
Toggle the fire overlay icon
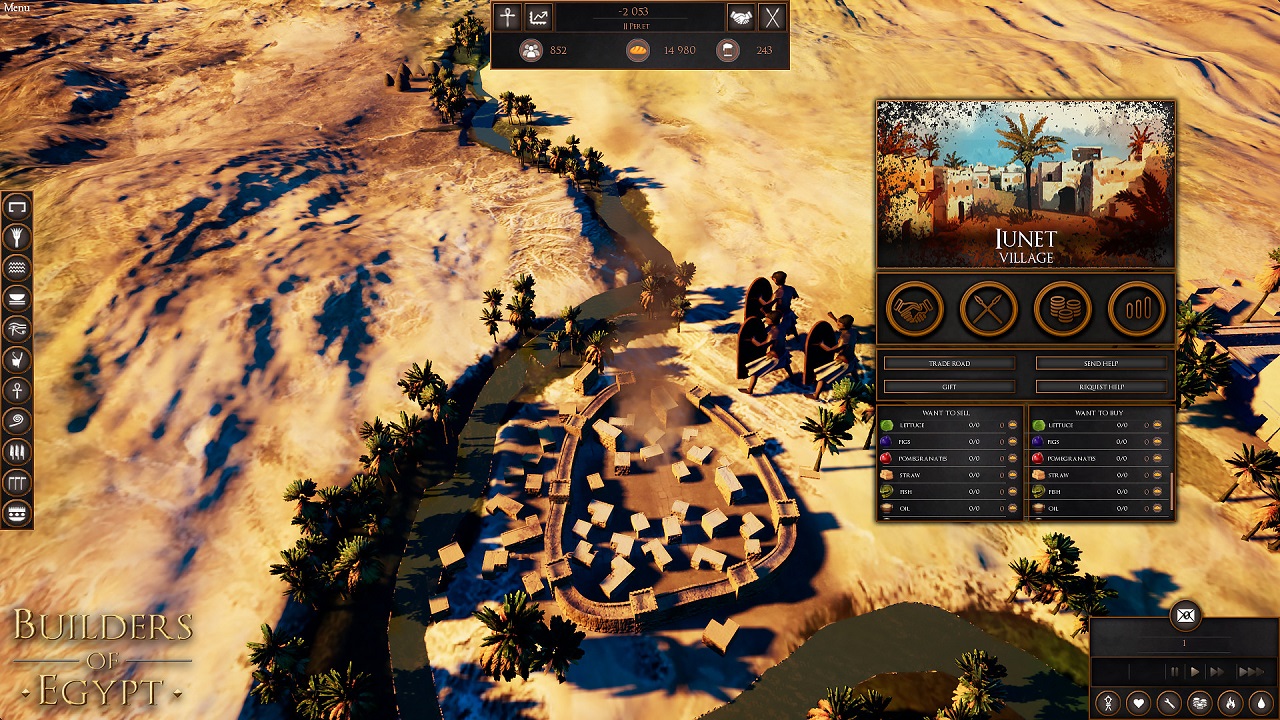(1231, 703)
